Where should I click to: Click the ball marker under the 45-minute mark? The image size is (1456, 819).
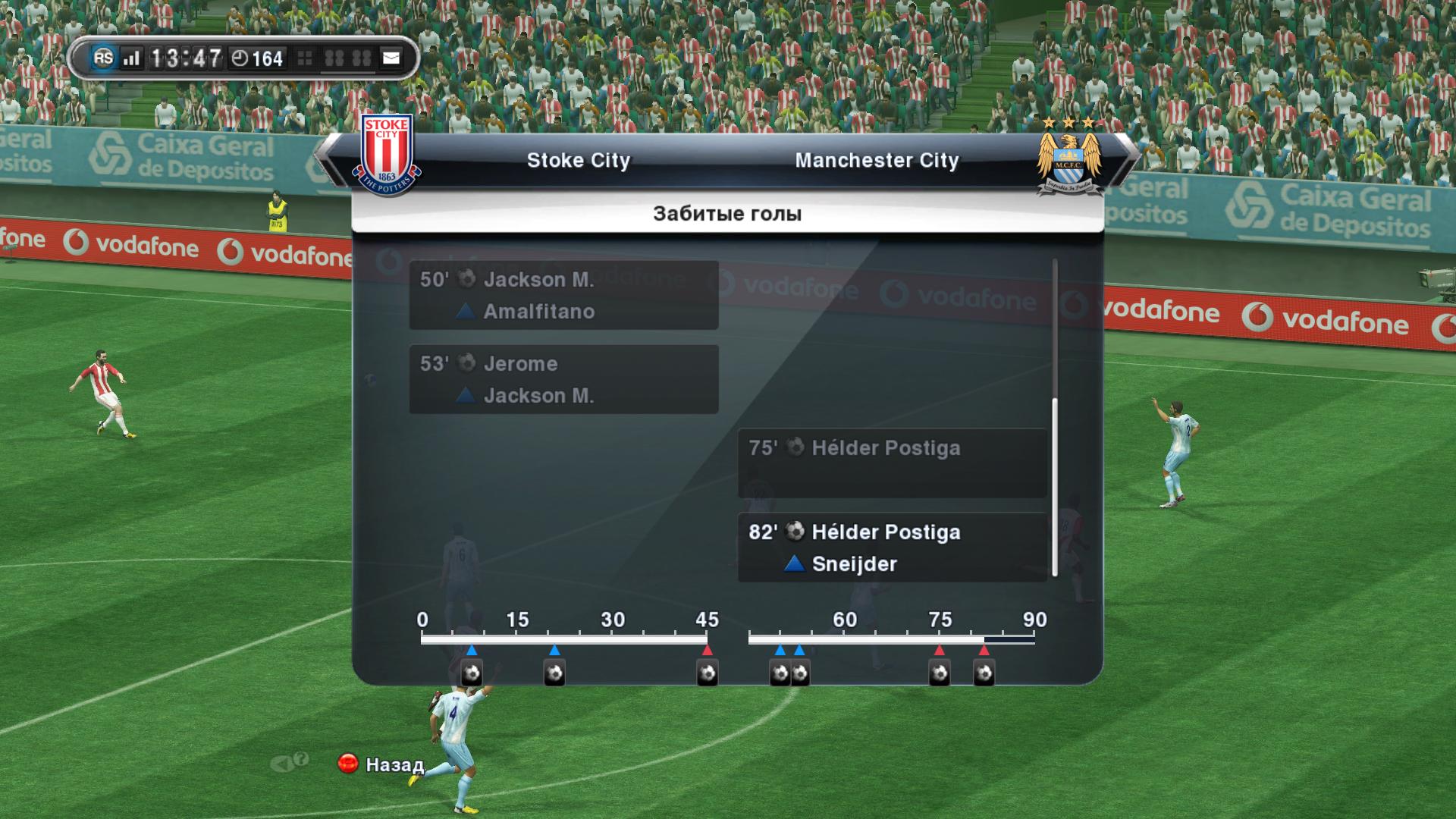click(707, 673)
